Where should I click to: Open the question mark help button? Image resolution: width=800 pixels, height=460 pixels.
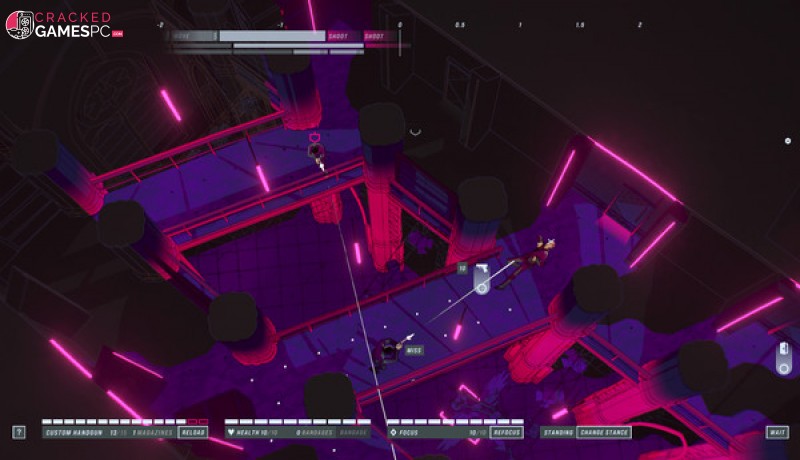(x=19, y=433)
